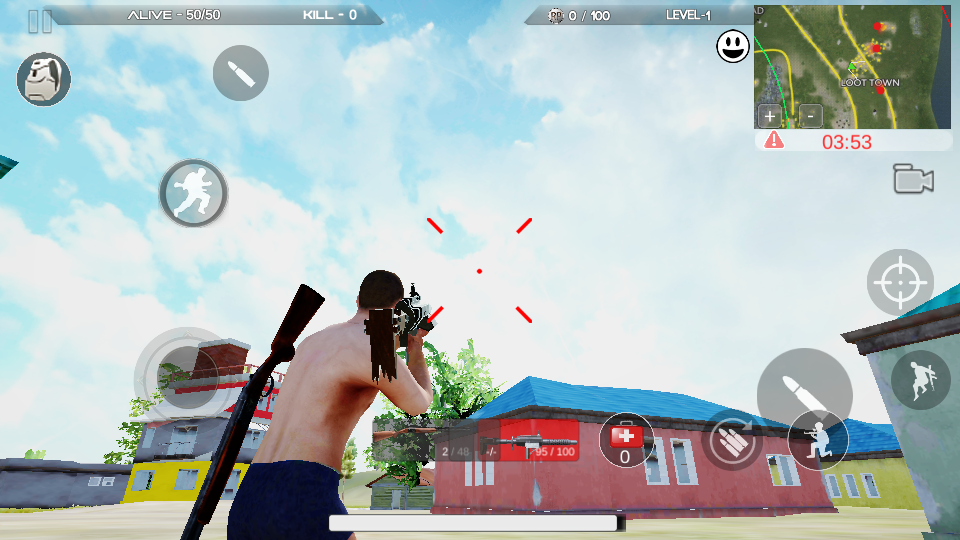
Task: Zoom out the minimap with the minus button
Action: (810, 115)
